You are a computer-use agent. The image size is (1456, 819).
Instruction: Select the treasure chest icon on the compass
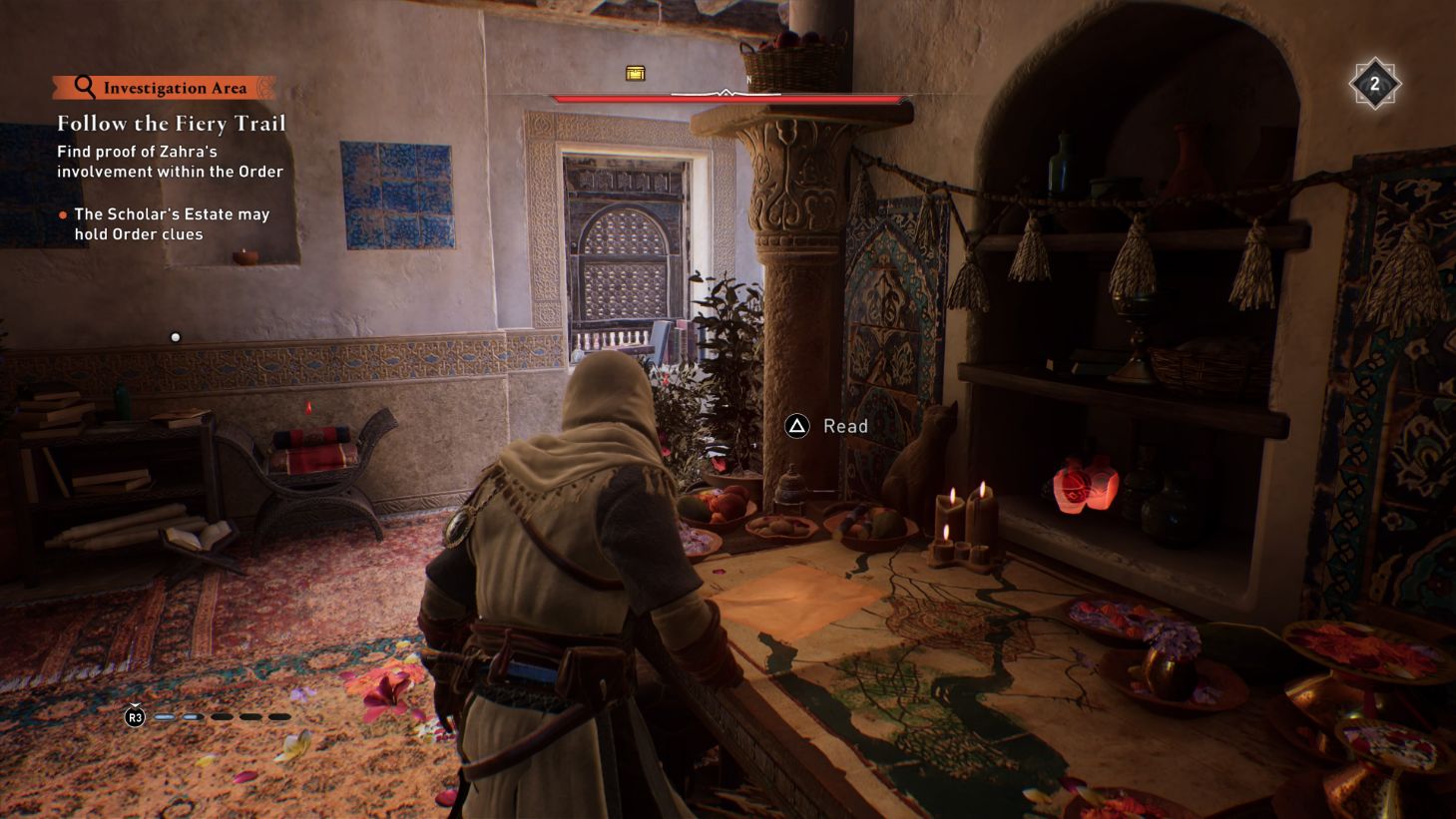pos(635,73)
